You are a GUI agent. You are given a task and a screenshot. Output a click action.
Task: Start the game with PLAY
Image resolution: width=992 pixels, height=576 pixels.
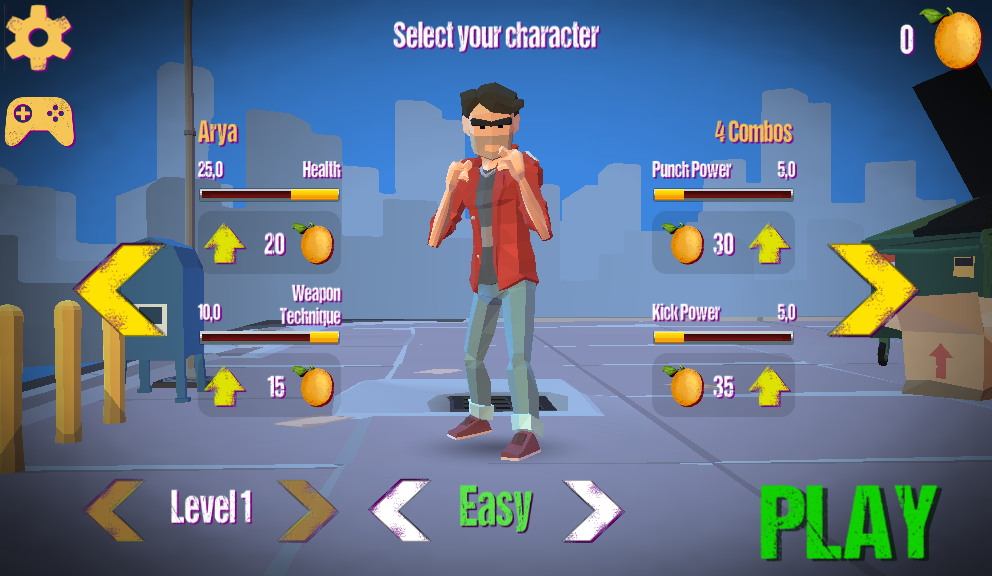pos(849,522)
